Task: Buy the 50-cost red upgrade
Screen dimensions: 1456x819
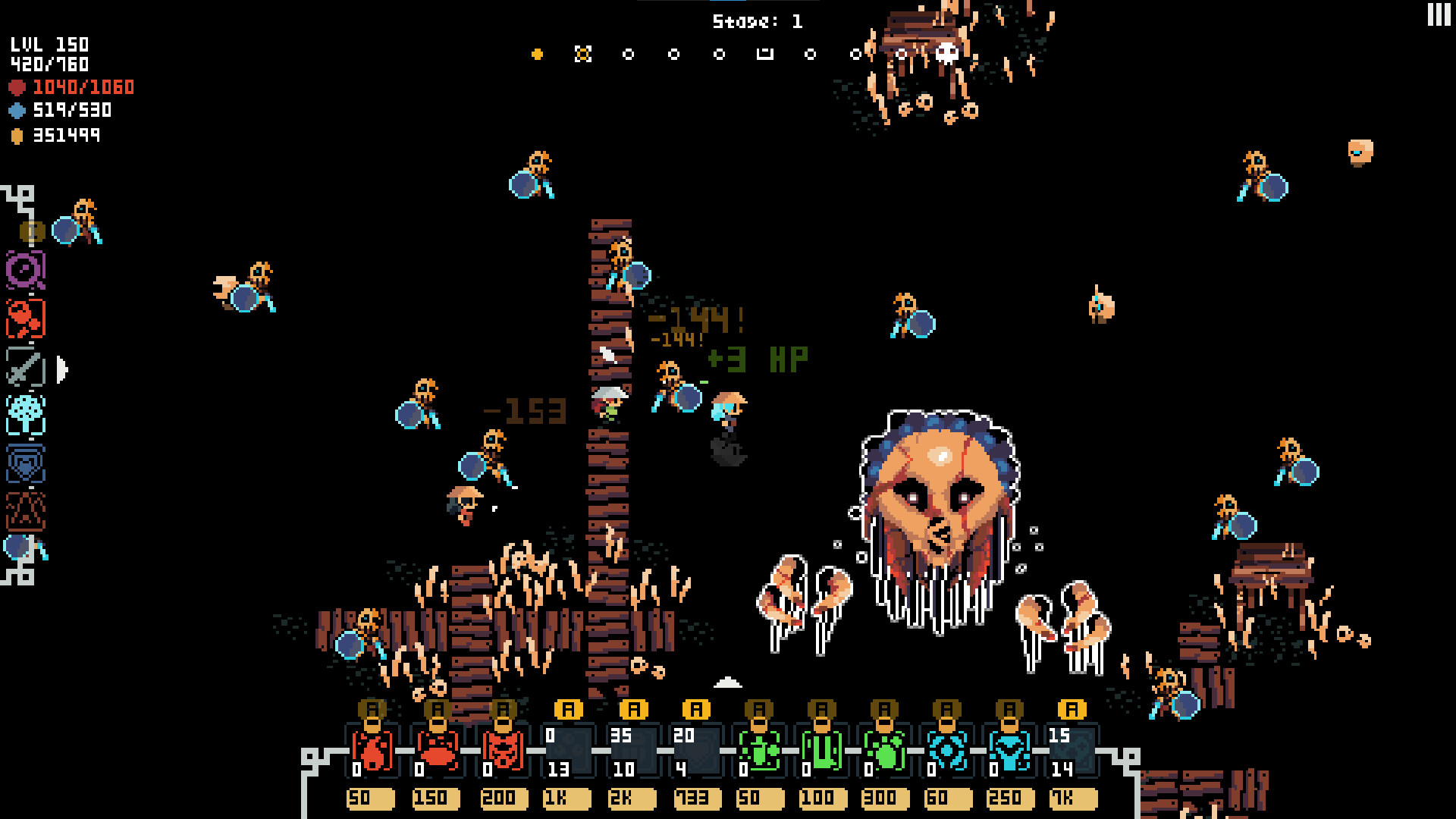Action: pyautogui.click(x=371, y=798)
